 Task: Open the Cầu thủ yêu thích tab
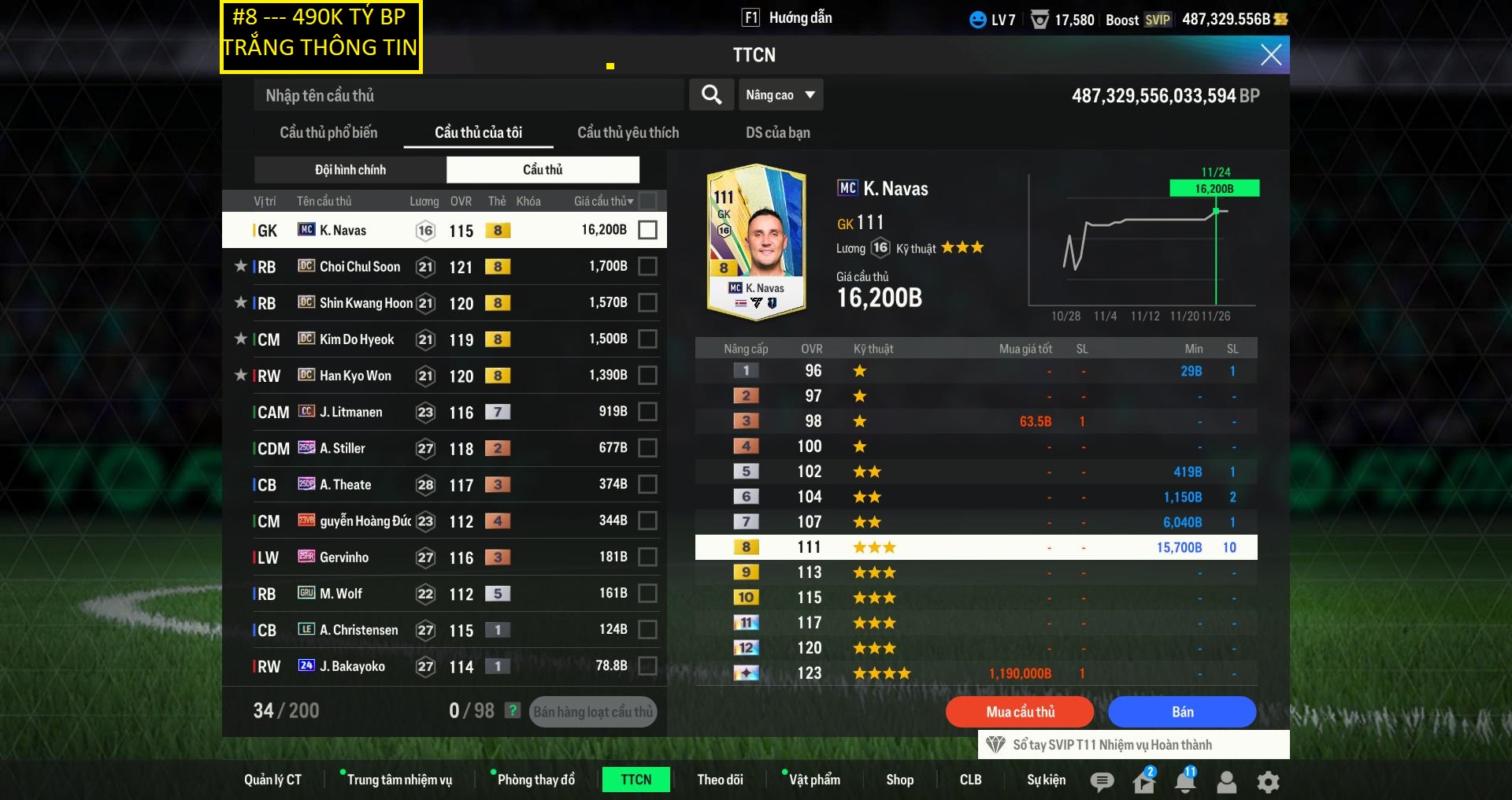628,132
